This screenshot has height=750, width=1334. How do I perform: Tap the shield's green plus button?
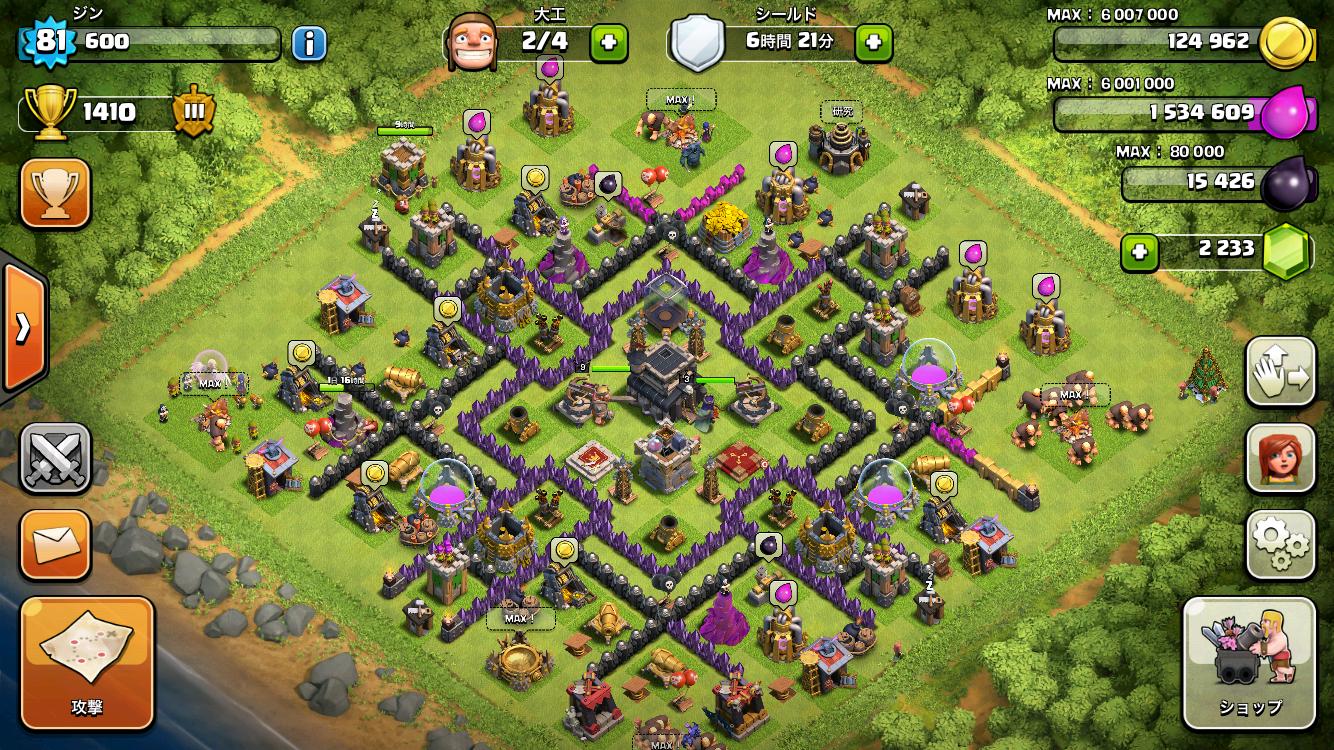coord(873,43)
